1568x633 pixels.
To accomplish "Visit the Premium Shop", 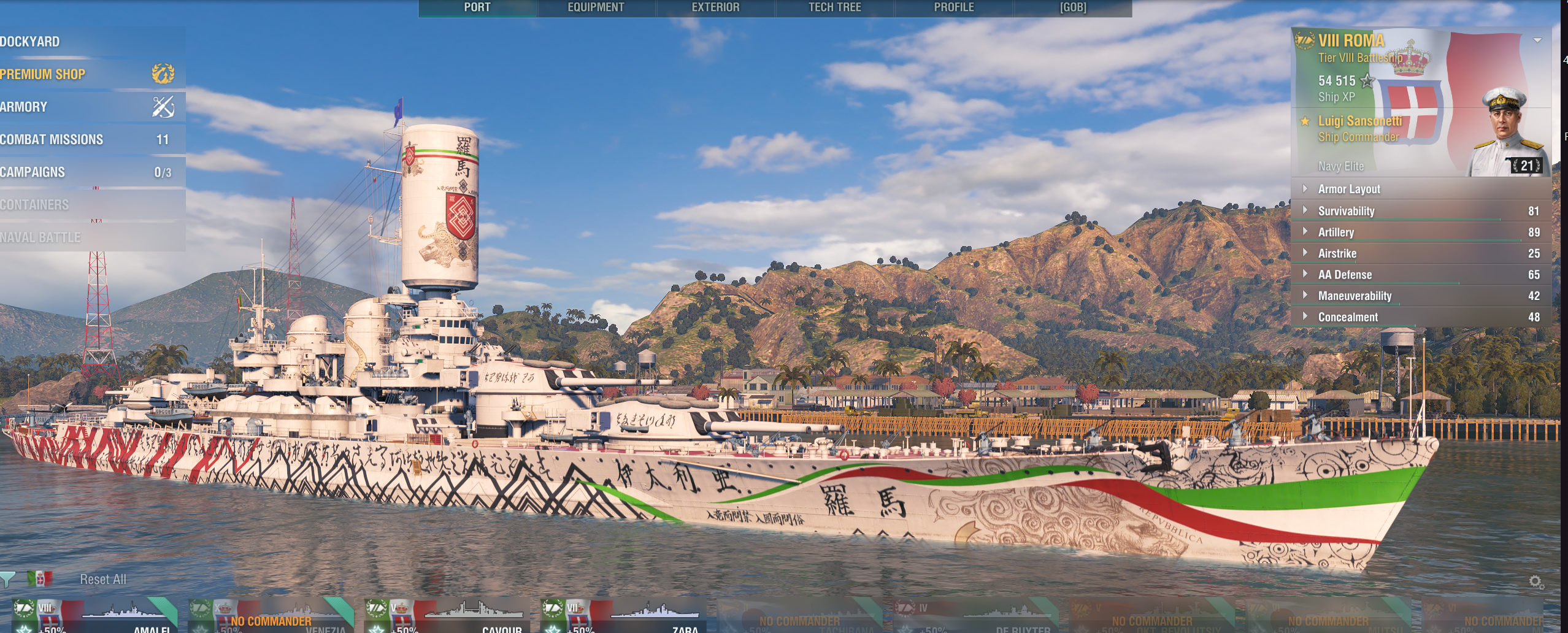I will point(43,74).
